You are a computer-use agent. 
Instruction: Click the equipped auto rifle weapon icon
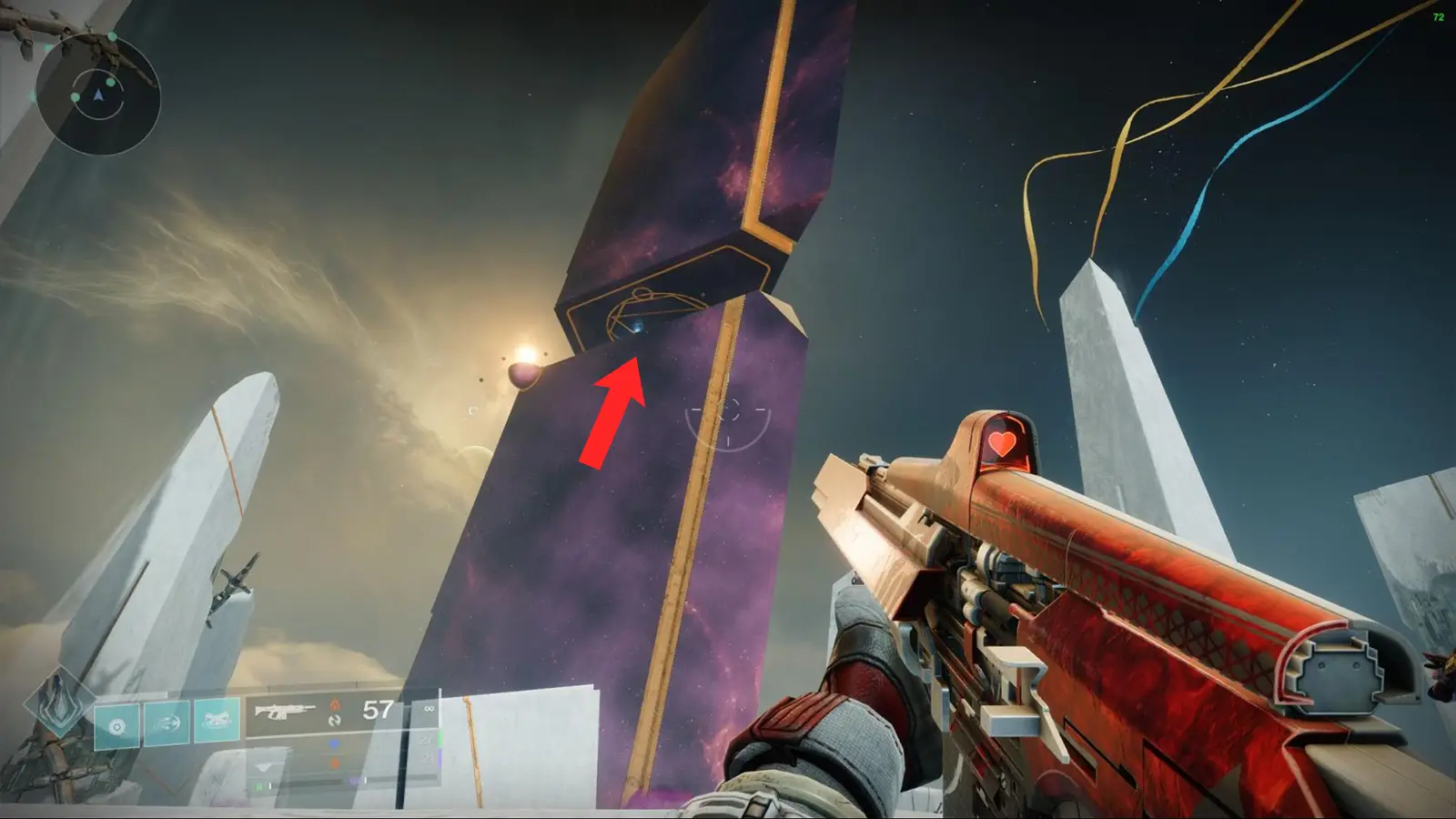(x=287, y=710)
